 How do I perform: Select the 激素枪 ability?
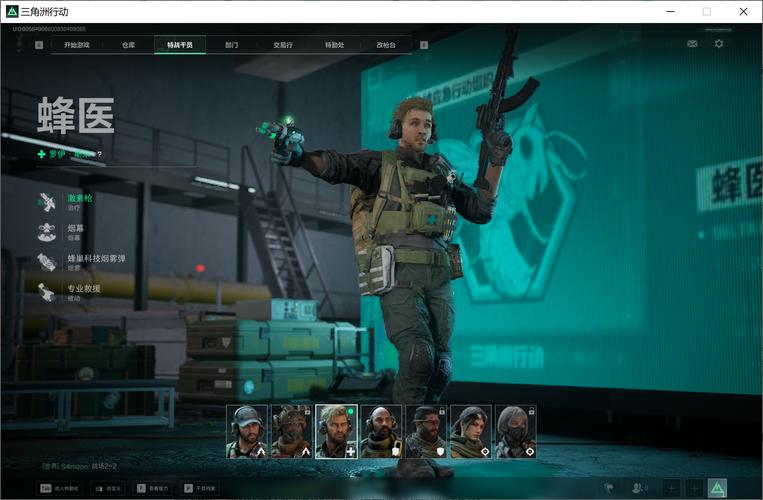(78, 202)
